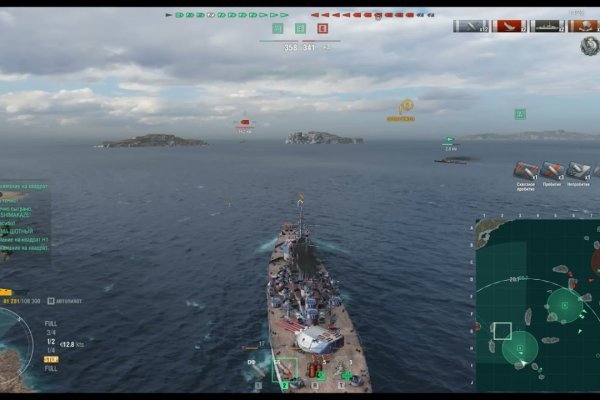
Task: Select the ship silhouette ribbon
Action: 548,26
